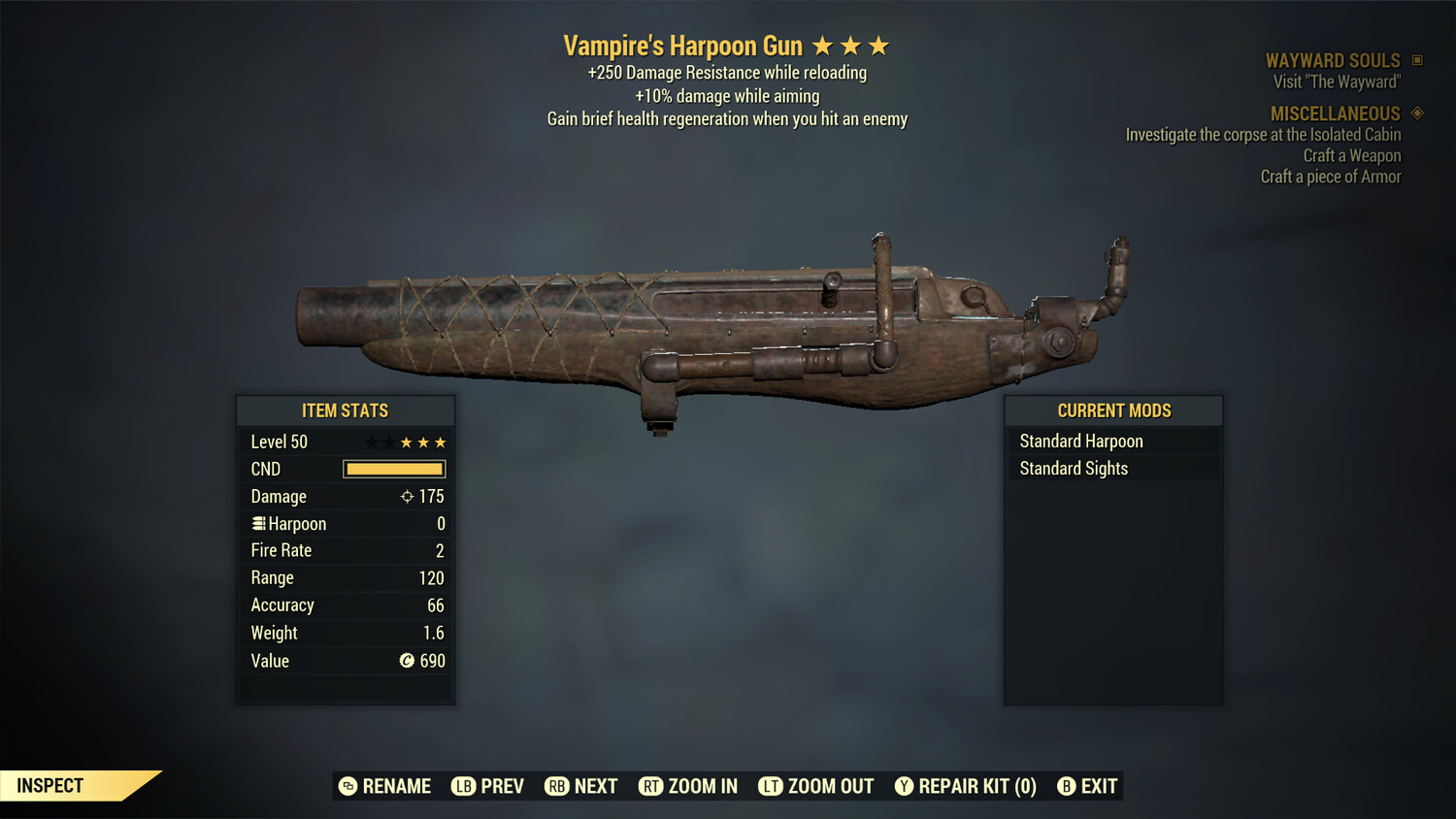Select the INSPECT tab at bottom left

[x=49, y=785]
